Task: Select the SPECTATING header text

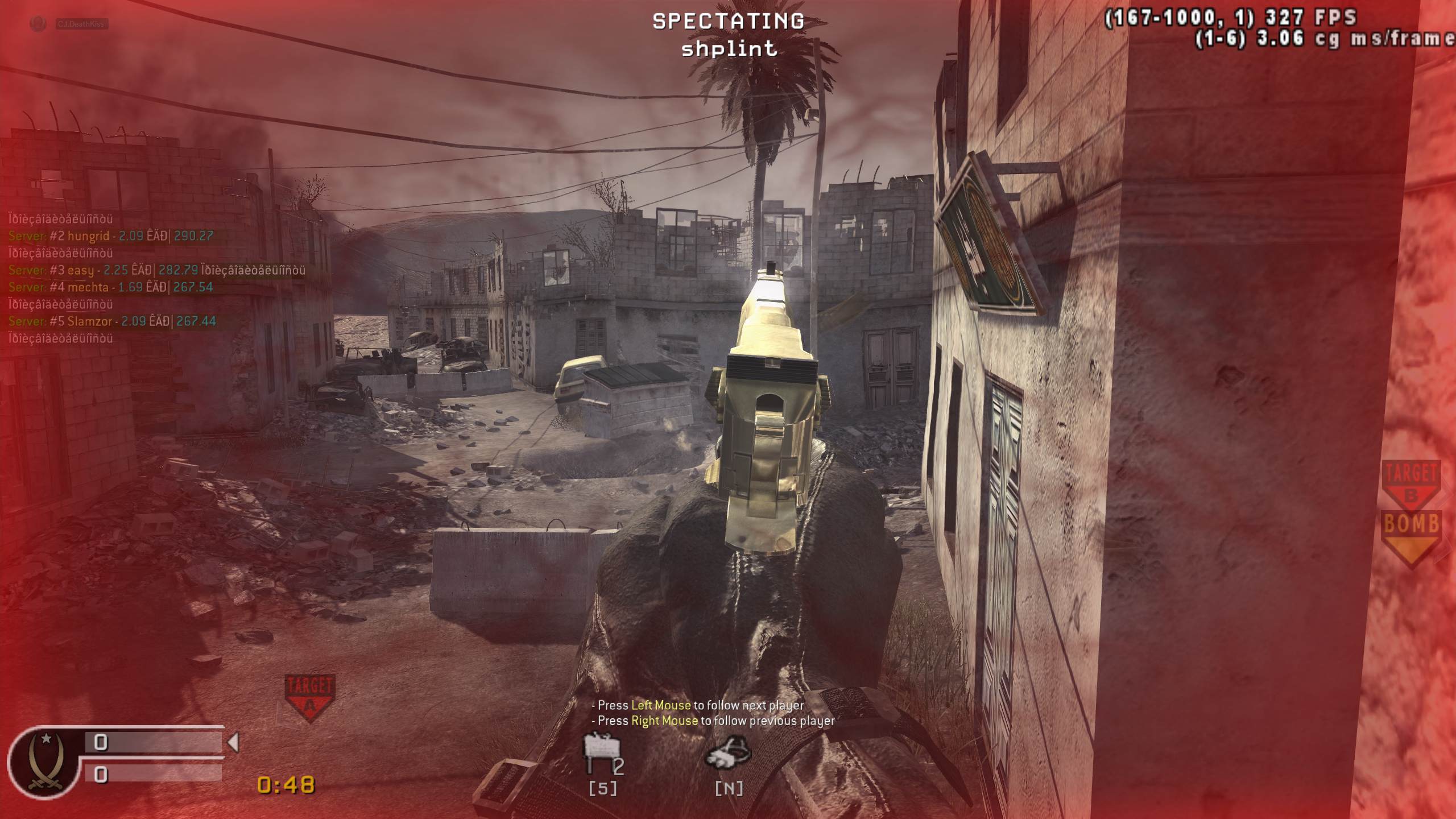Action: click(x=728, y=21)
